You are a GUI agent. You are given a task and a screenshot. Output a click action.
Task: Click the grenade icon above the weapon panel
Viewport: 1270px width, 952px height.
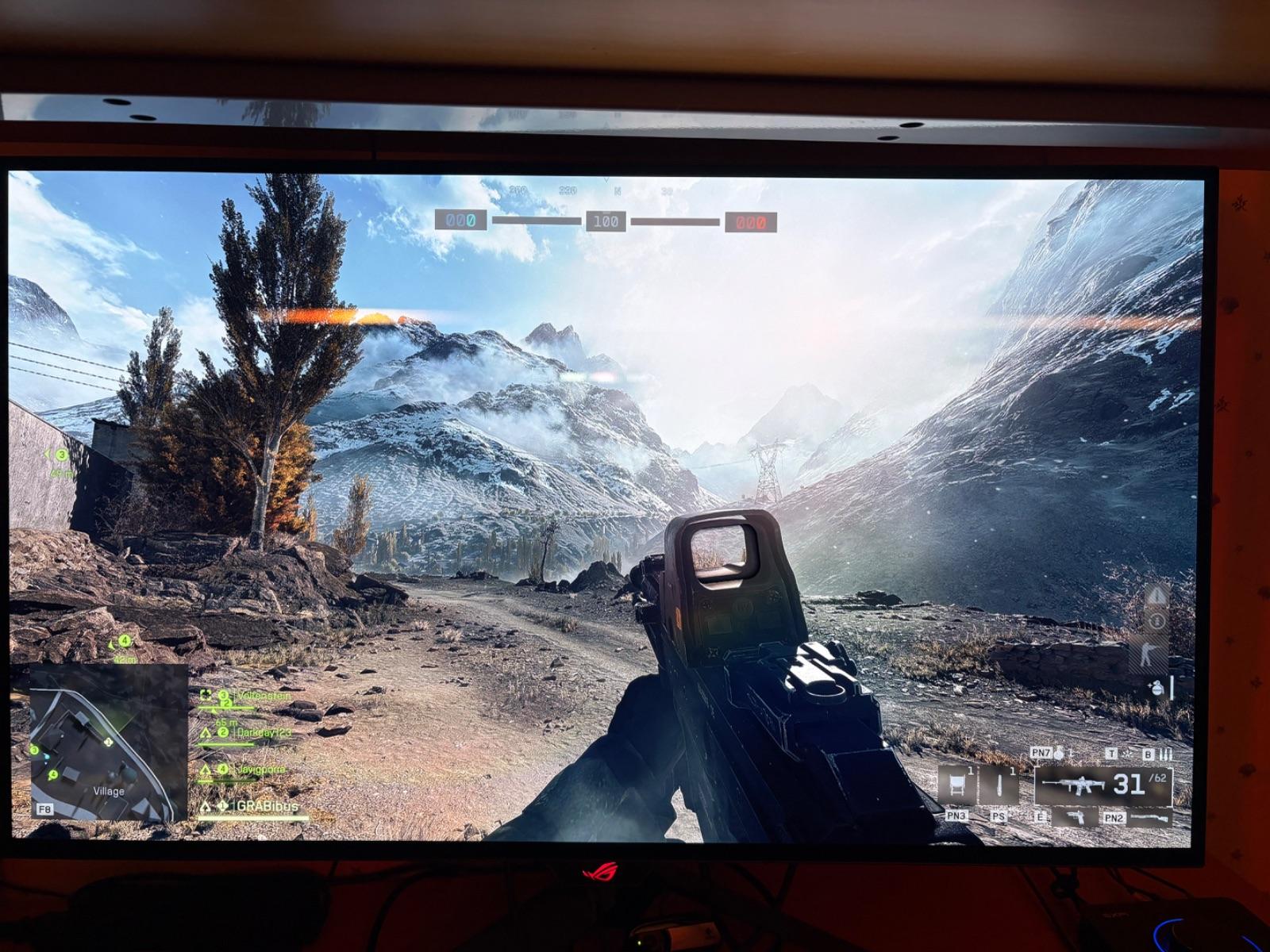point(1060,753)
